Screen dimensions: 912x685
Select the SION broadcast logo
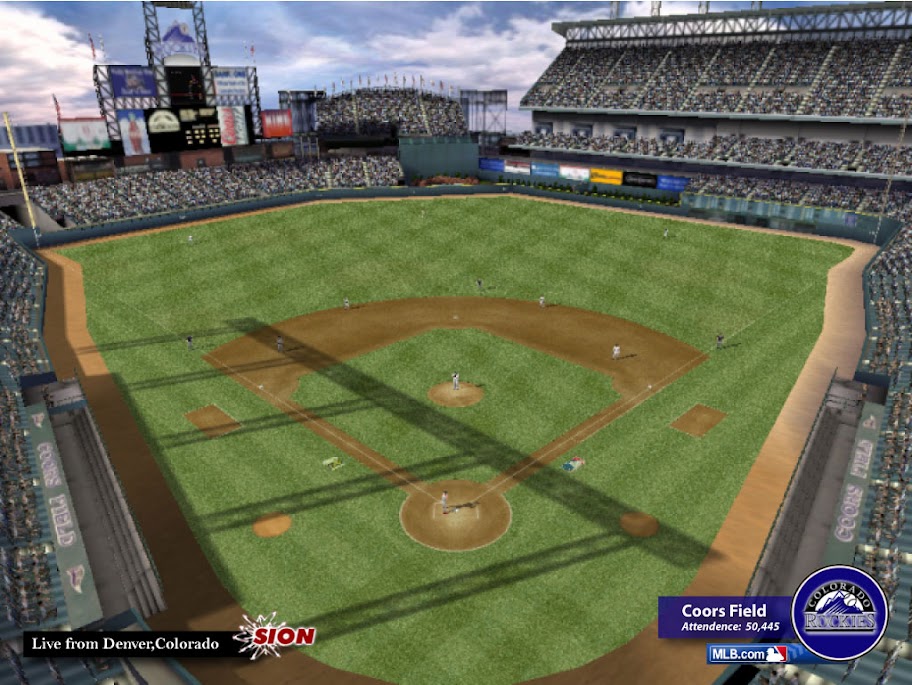click(275, 636)
